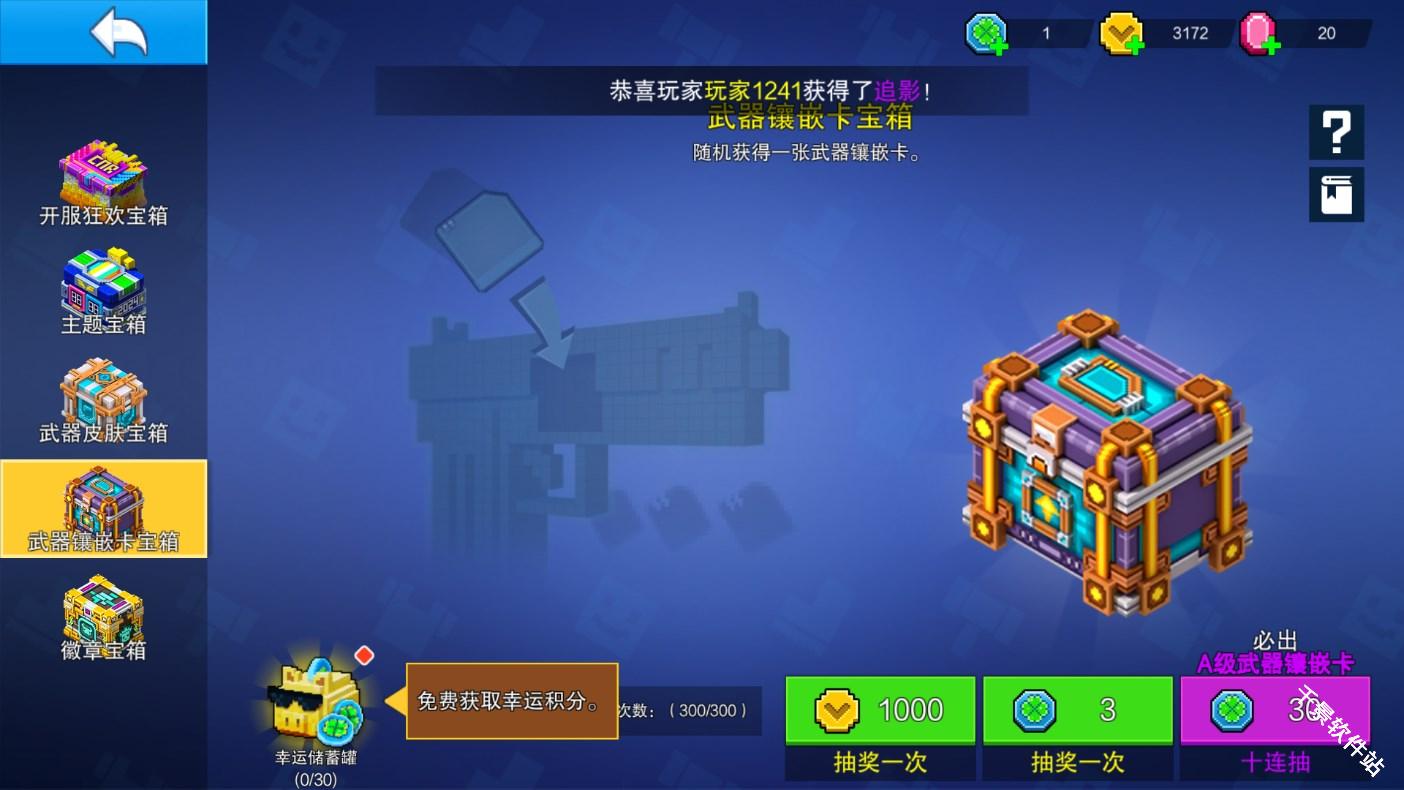Click the gold coin currency icon
The width and height of the screenshot is (1404, 790).
coord(1120,31)
